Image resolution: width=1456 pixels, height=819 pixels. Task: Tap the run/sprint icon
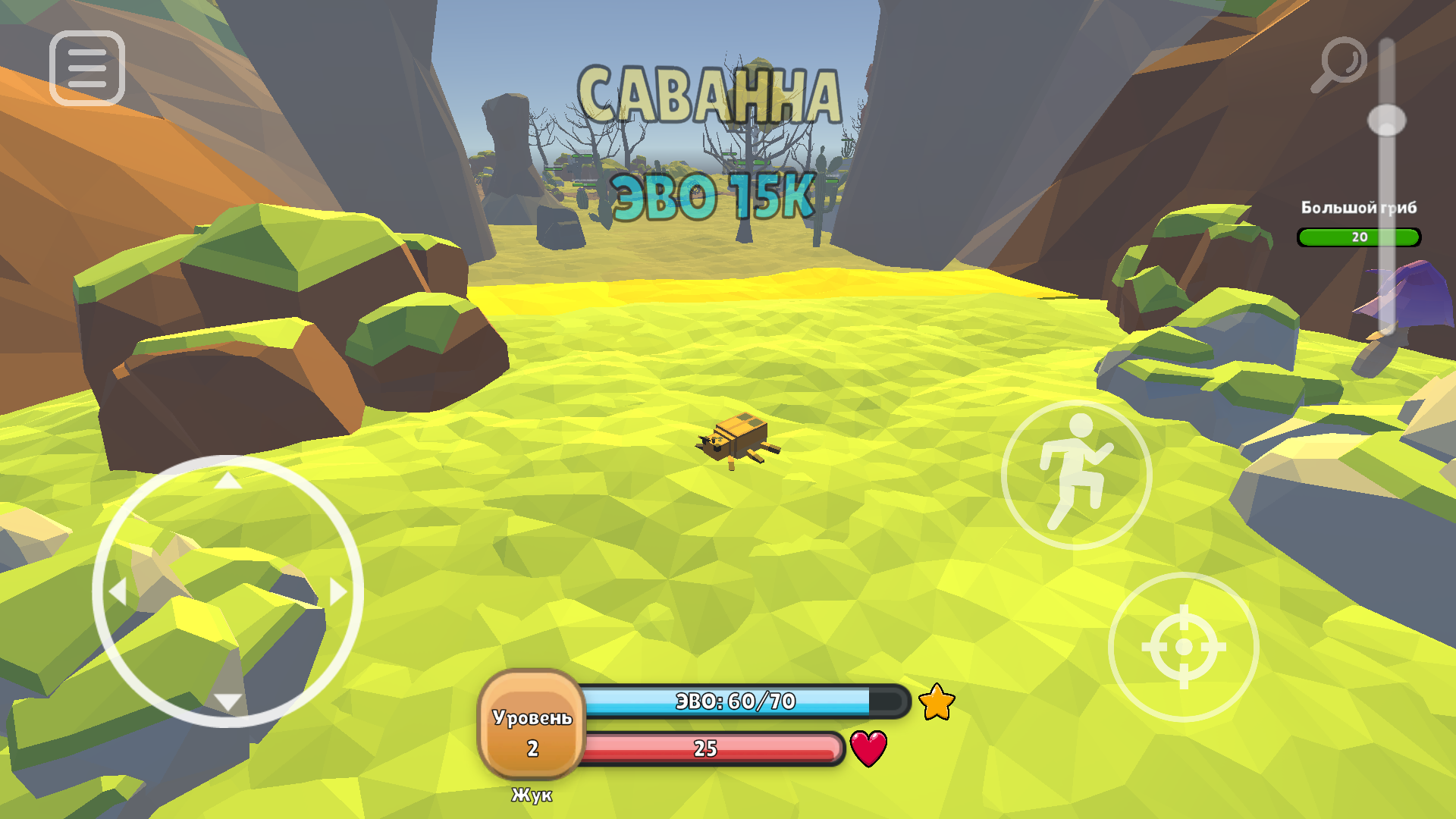(1075, 474)
